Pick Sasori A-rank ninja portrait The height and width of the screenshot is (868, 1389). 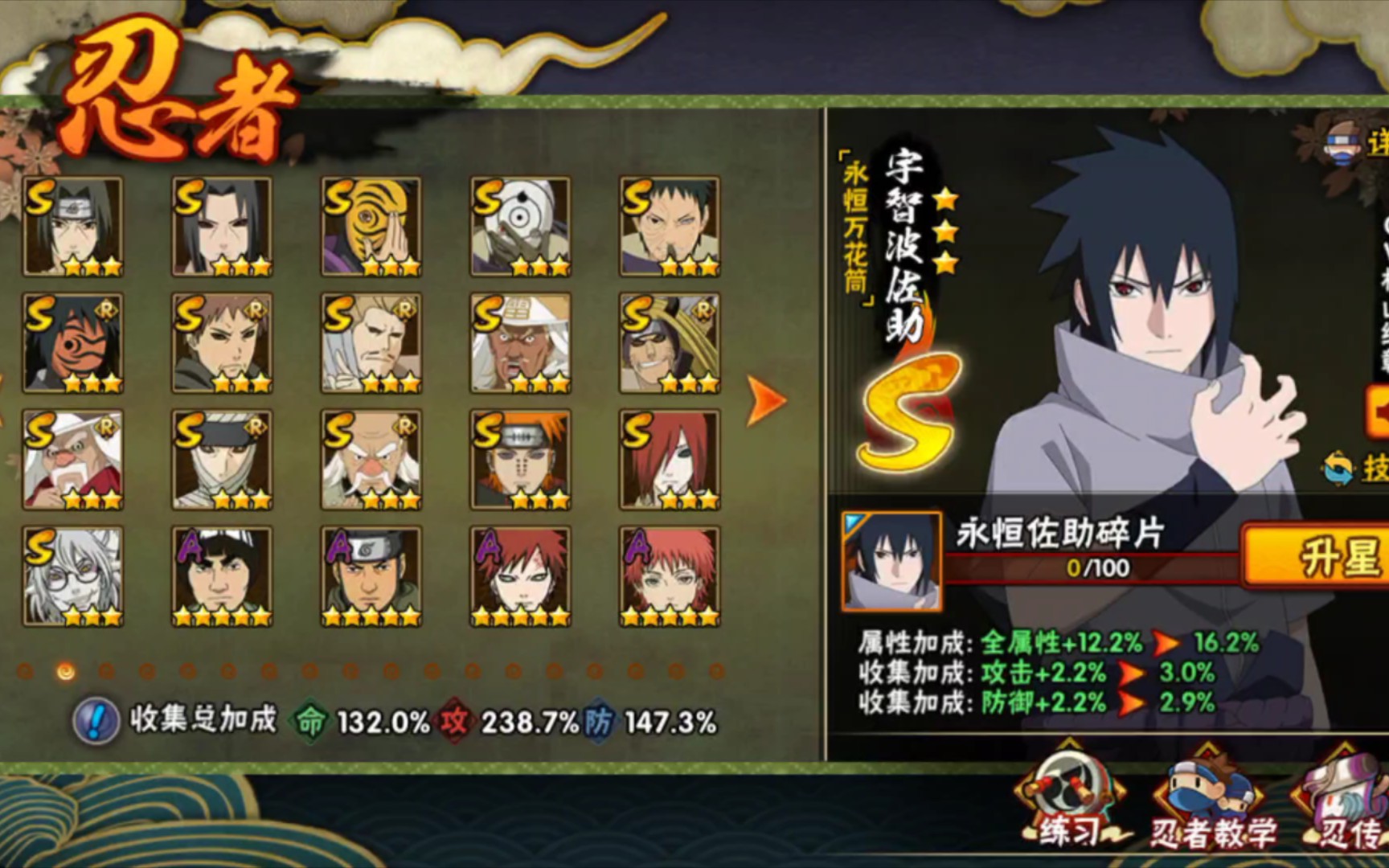[x=669, y=575]
